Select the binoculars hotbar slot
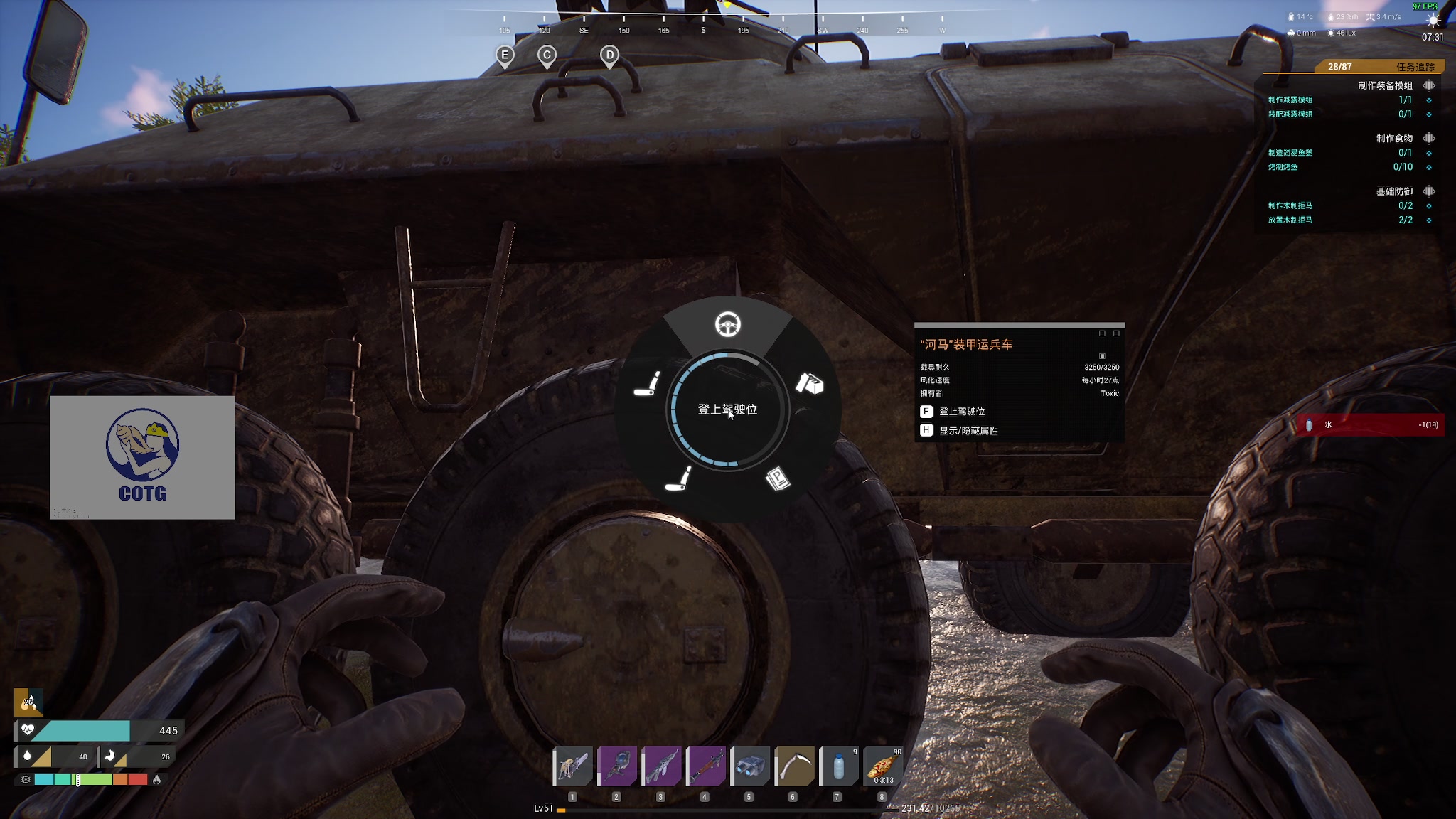The image size is (1456, 819). pyautogui.click(x=749, y=766)
